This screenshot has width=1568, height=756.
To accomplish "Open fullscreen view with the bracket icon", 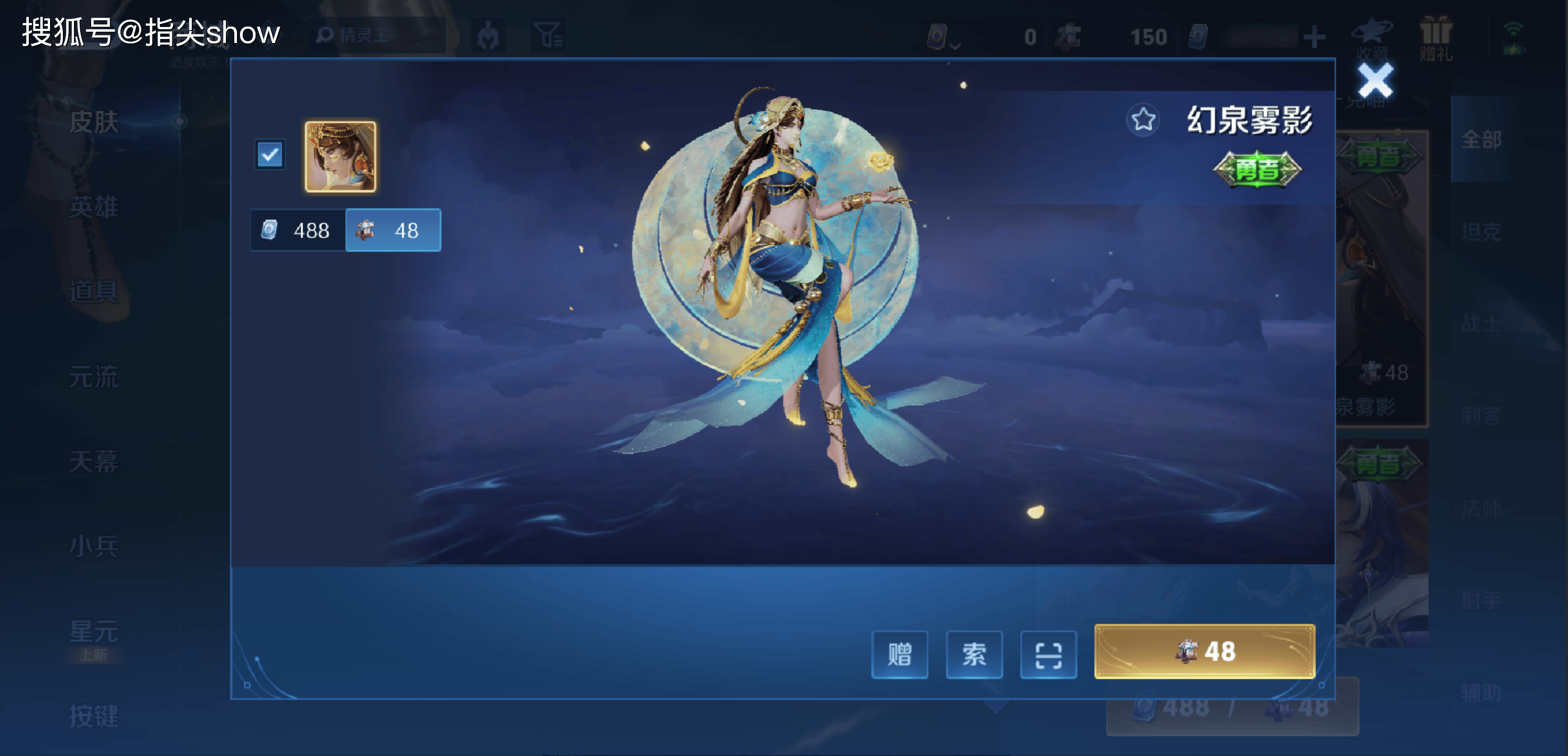I will 1048,654.
